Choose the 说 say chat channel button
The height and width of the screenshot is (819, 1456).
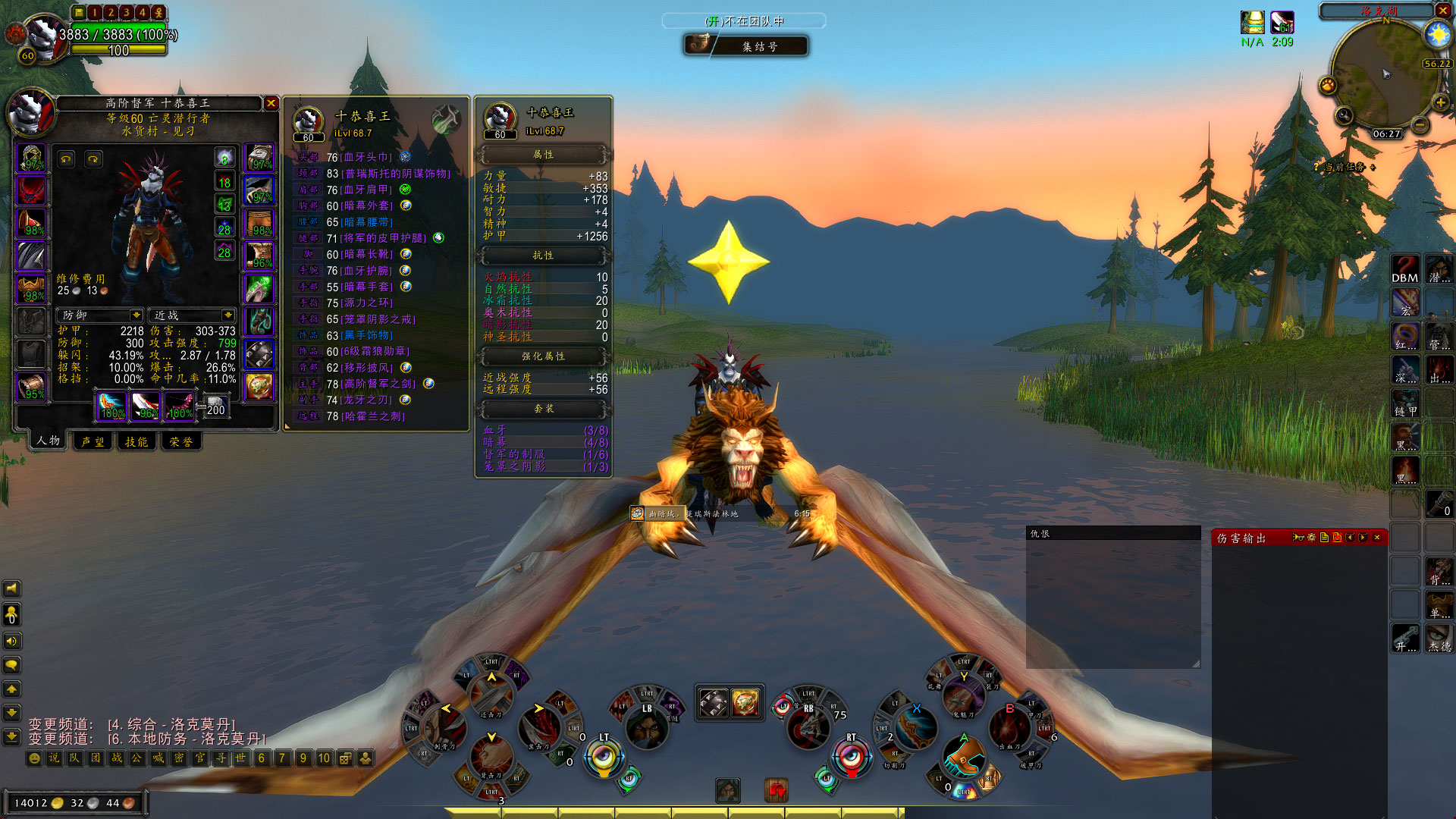(x=54, y=758)
